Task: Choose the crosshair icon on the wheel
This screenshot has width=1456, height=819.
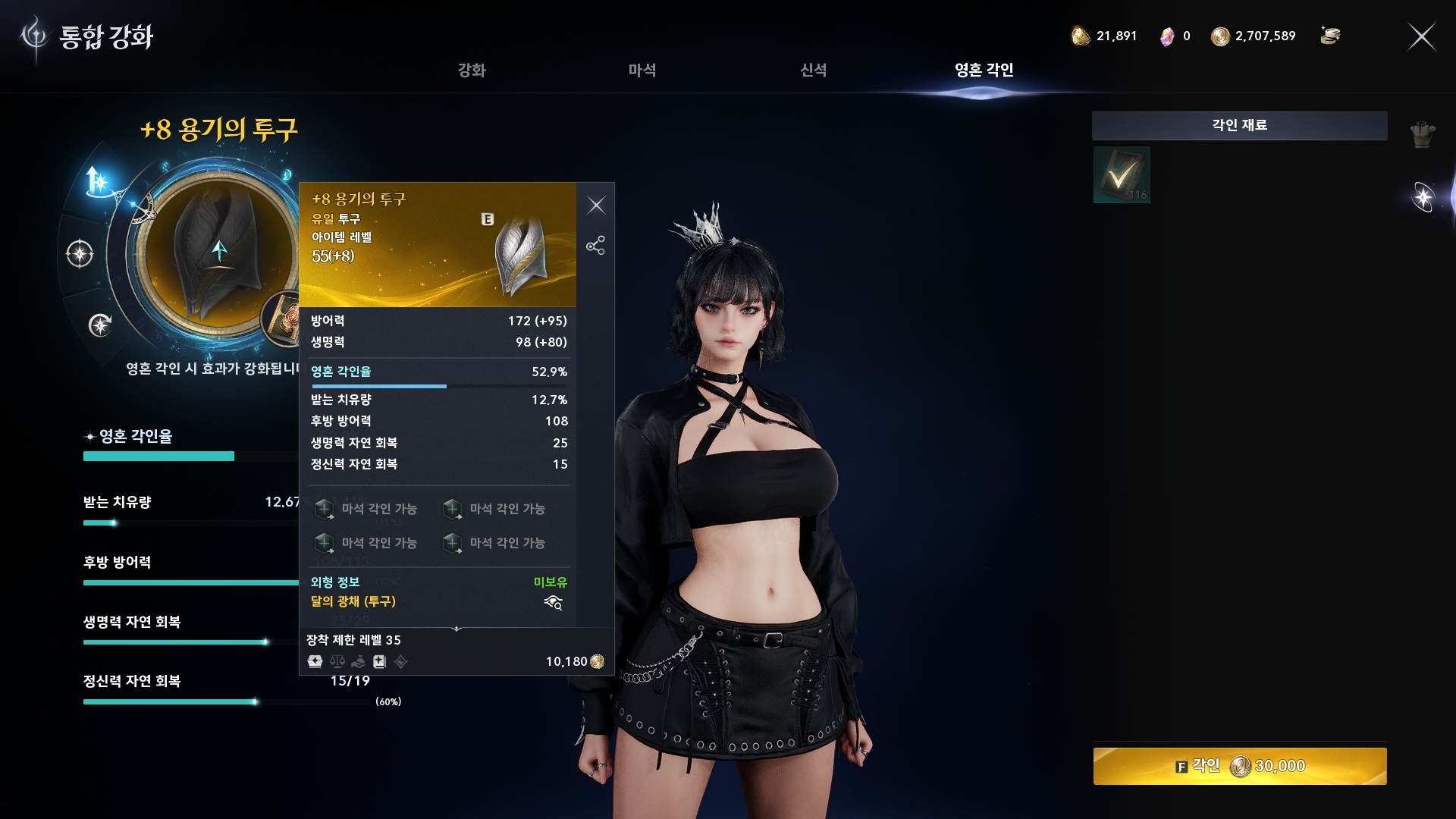Action: [80, 253]
